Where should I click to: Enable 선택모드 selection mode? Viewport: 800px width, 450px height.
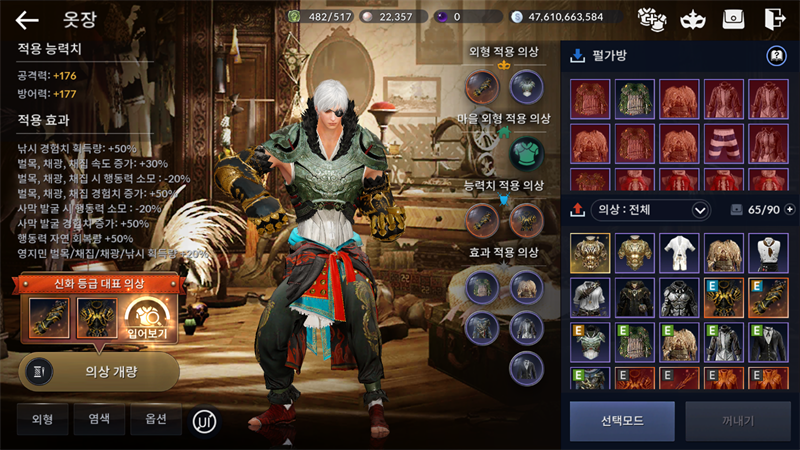coord(622,421)
